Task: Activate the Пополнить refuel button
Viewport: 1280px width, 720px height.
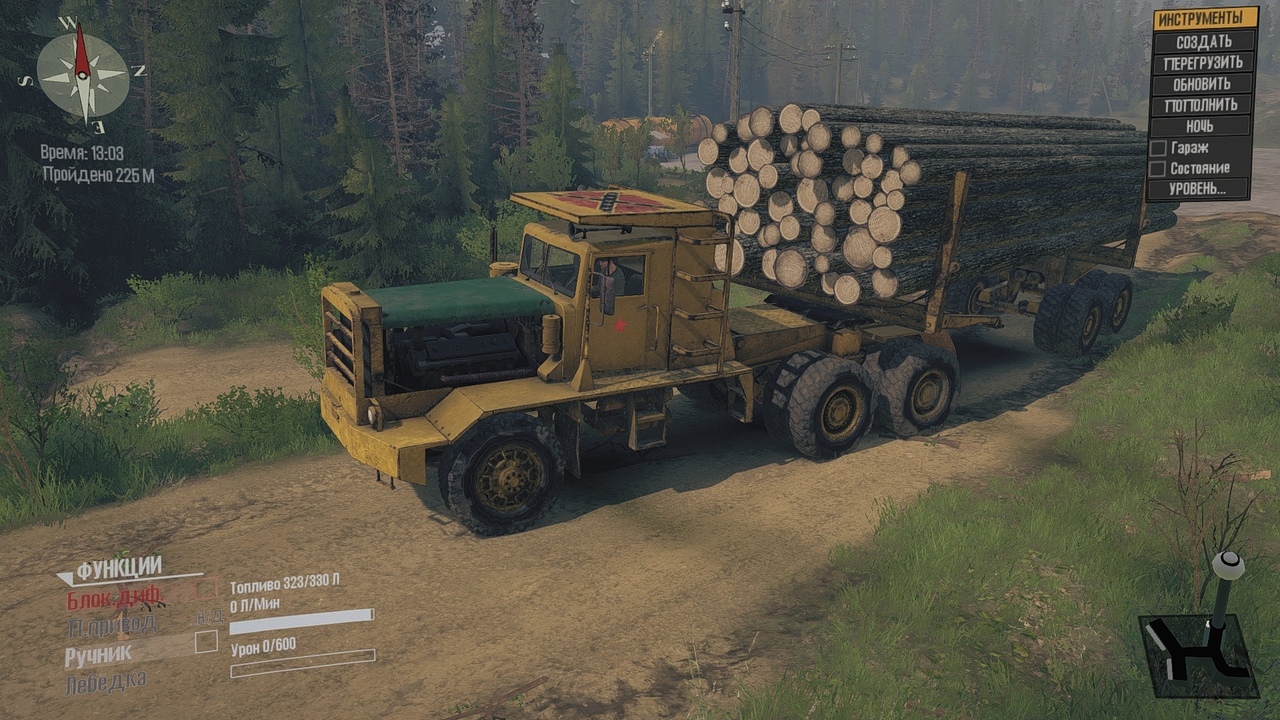Action: click(x=1203, y=105)
